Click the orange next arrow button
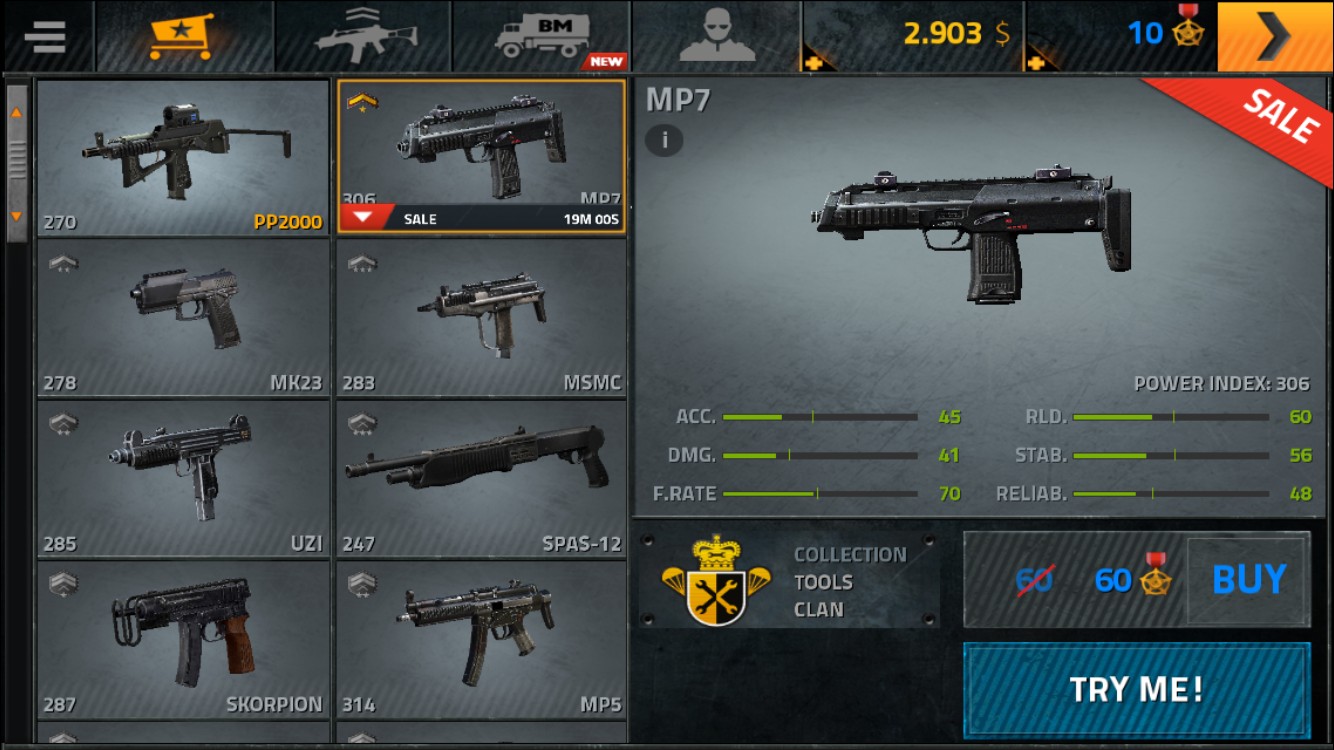The image size is (1334, 750). point(1275,36)
